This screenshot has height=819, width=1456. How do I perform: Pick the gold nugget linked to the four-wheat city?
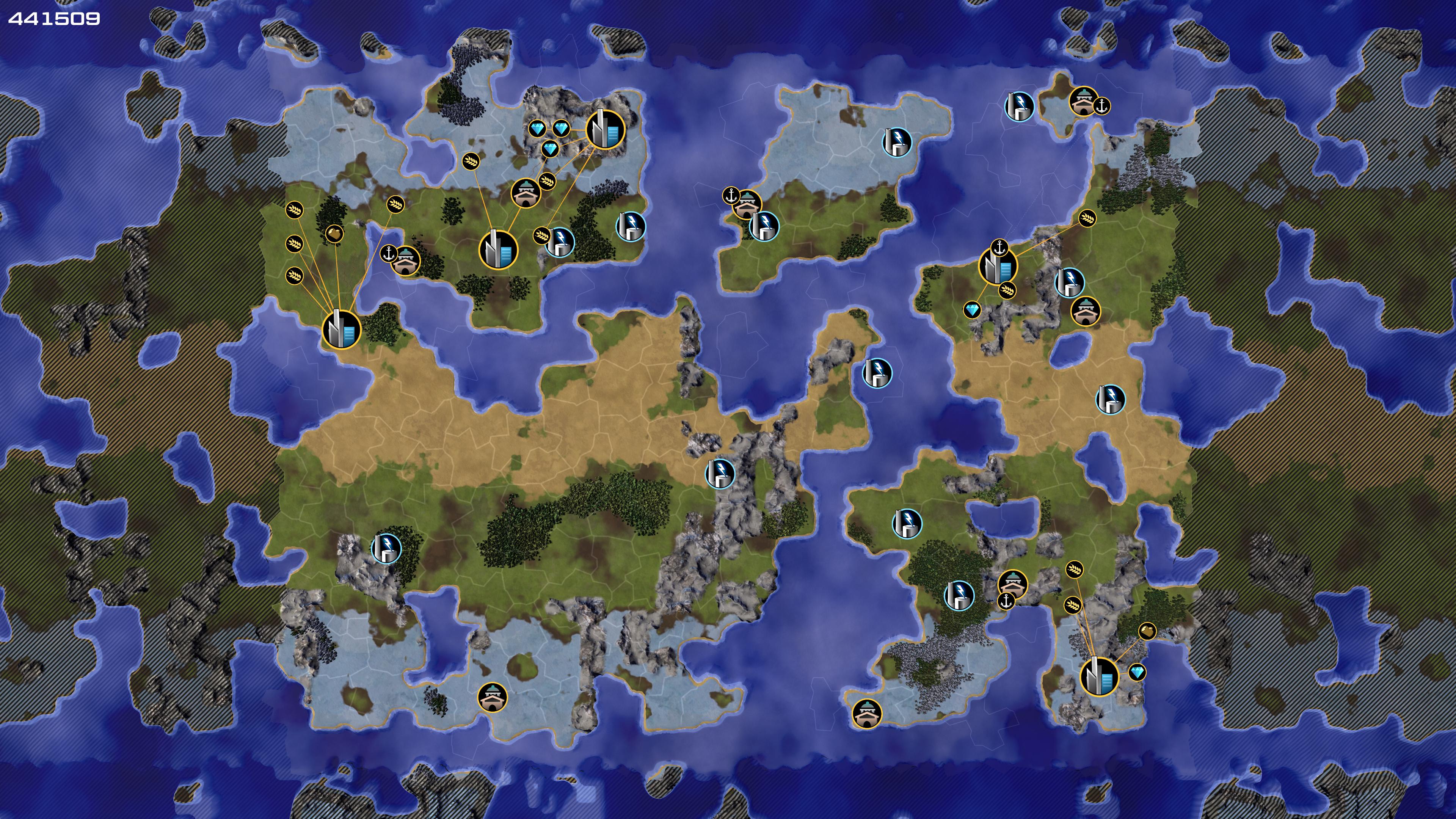coord(334,233)
